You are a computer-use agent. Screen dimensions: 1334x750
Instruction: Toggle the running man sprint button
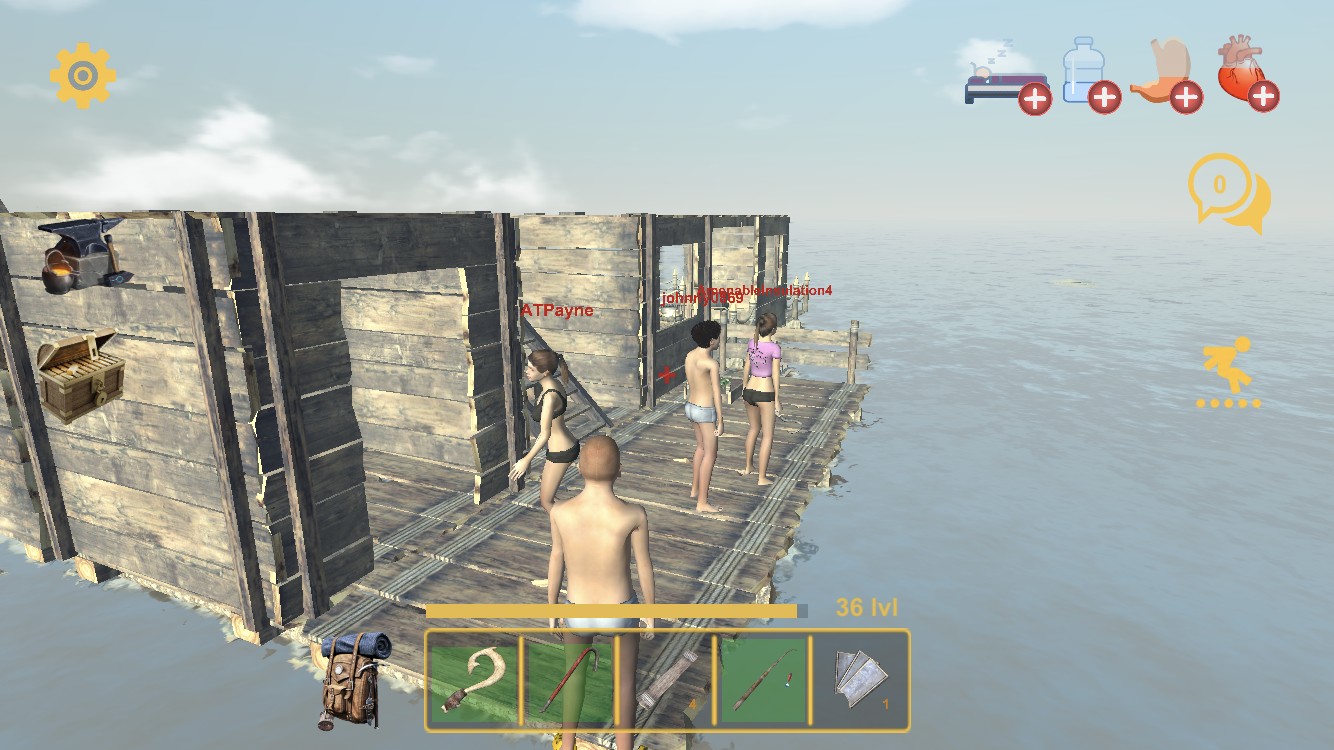pos(1228,370)
